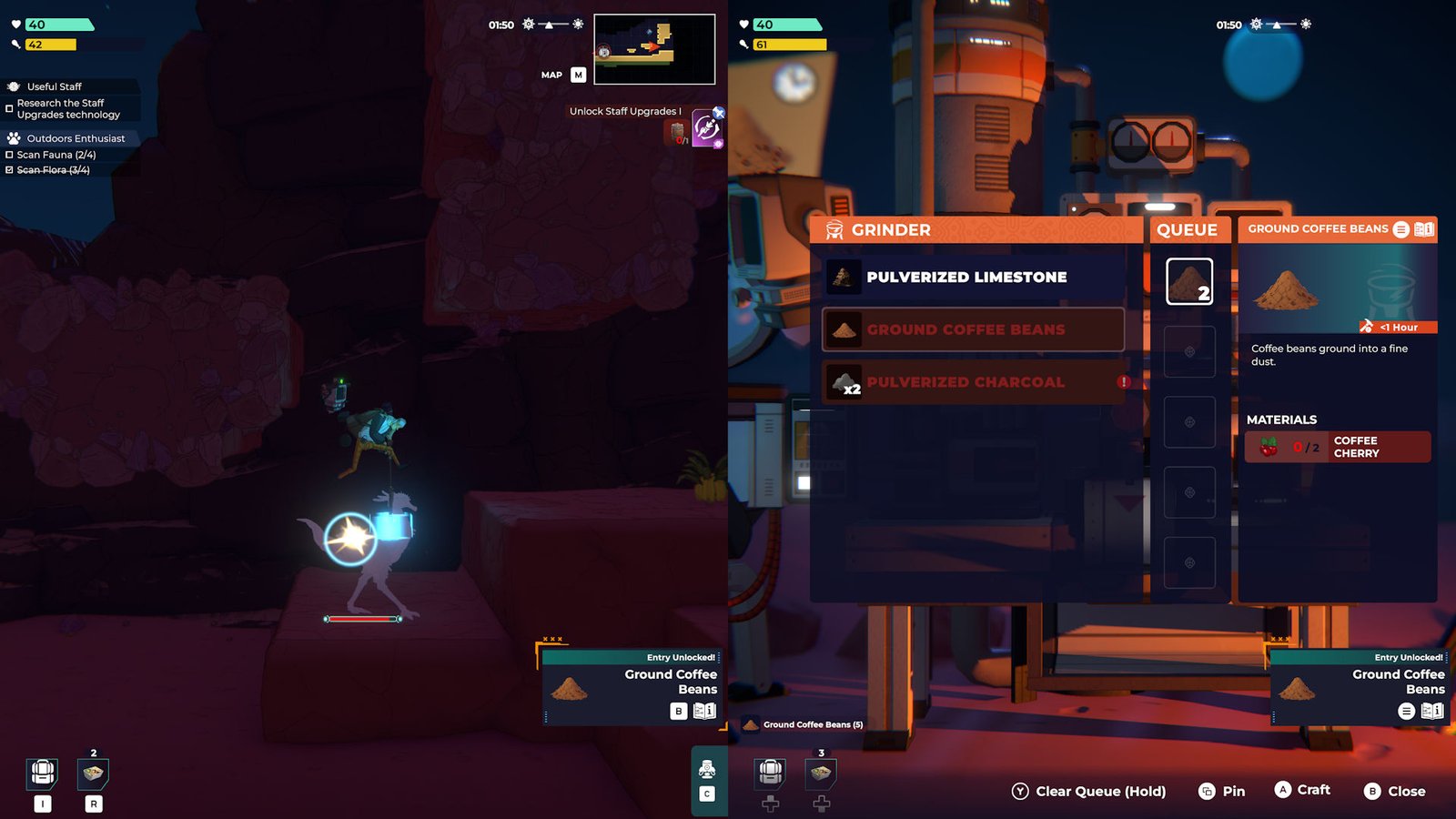Choose the Ground Coffee Beans recipe
The image size is (1456, 819).
(974, 329)
